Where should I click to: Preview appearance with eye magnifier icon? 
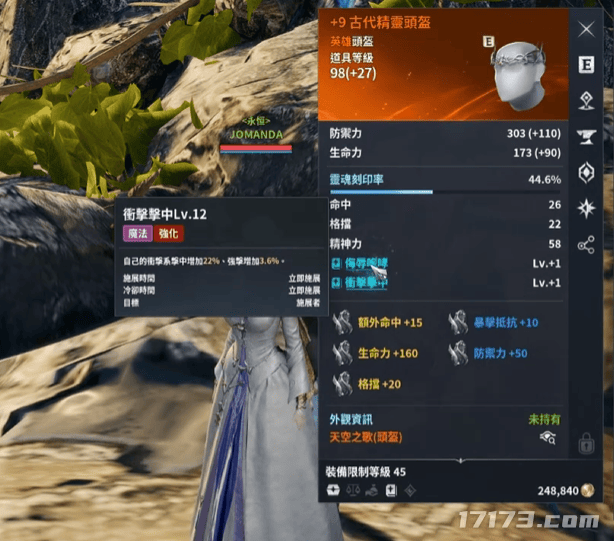pyautogui.click(x=547, y=438)
